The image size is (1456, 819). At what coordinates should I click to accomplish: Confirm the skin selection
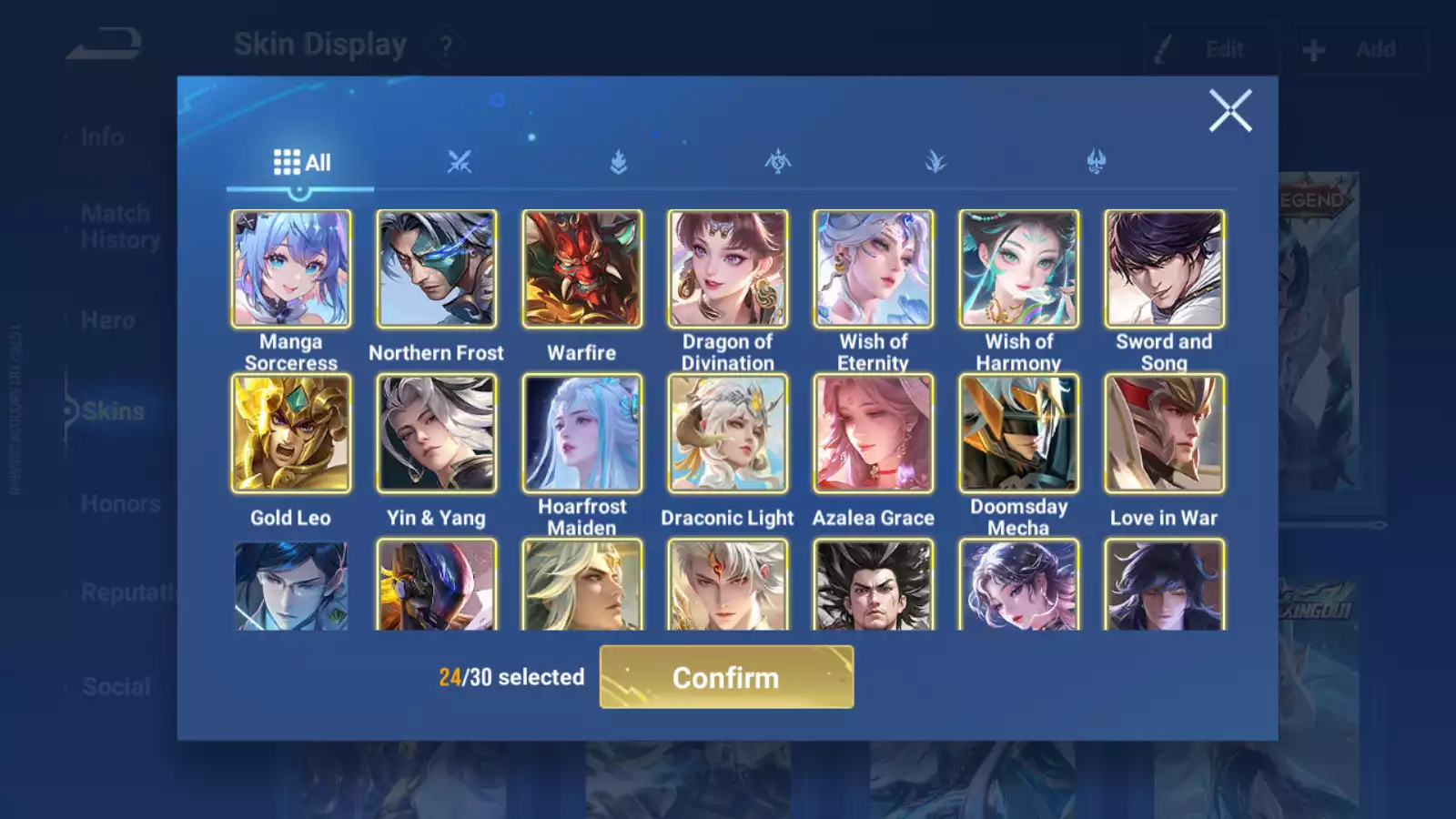[x=726, y=677]
